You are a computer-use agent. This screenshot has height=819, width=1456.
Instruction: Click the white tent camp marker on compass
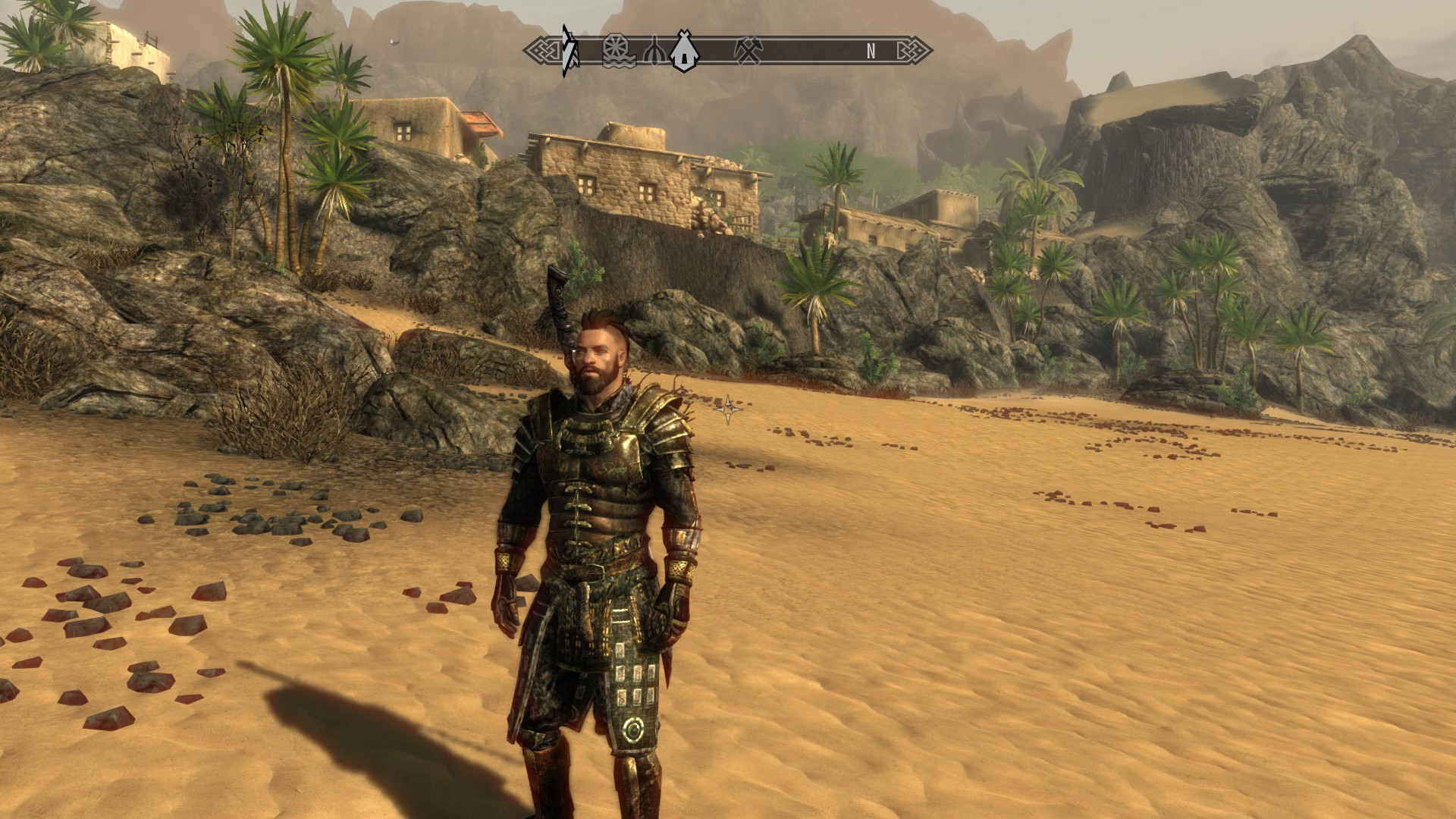684,51
